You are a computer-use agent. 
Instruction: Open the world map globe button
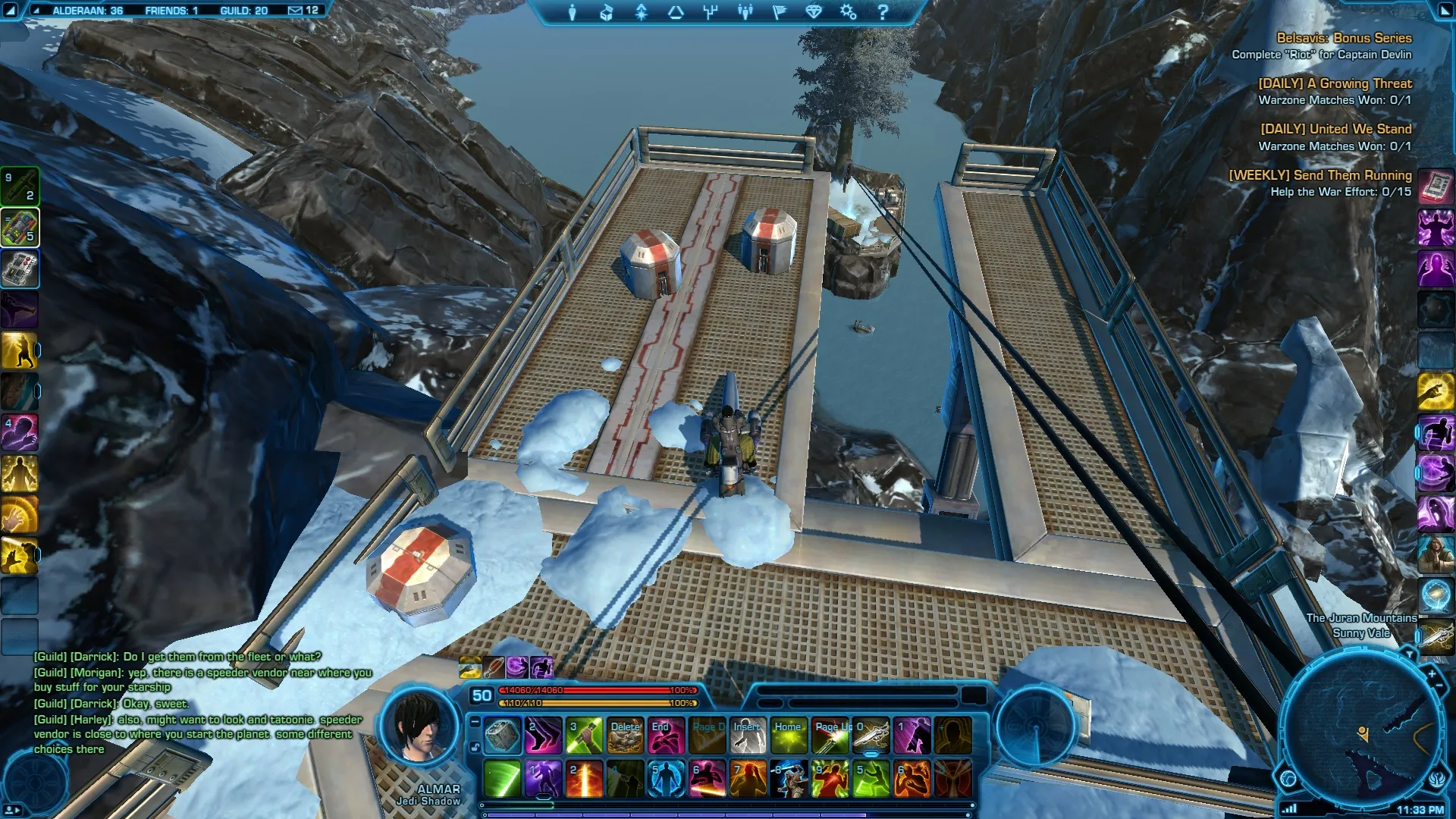tap(1288, 778)
